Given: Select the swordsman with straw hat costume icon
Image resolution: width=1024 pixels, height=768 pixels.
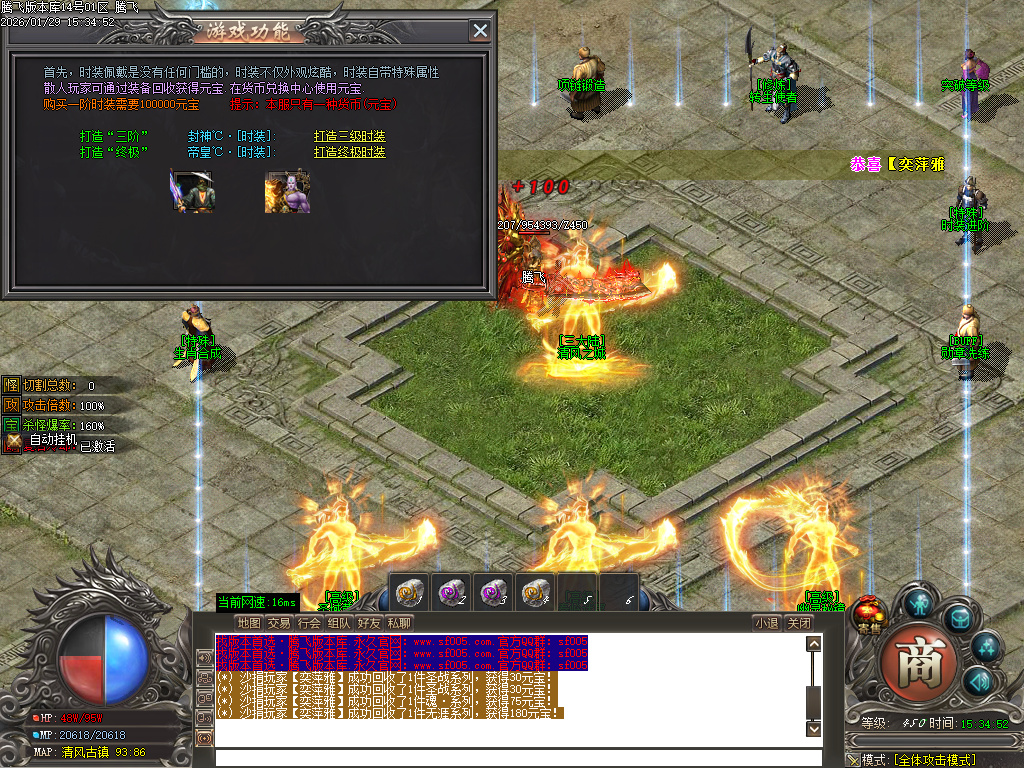Looking at the screenshot, I should pos(191,192).
